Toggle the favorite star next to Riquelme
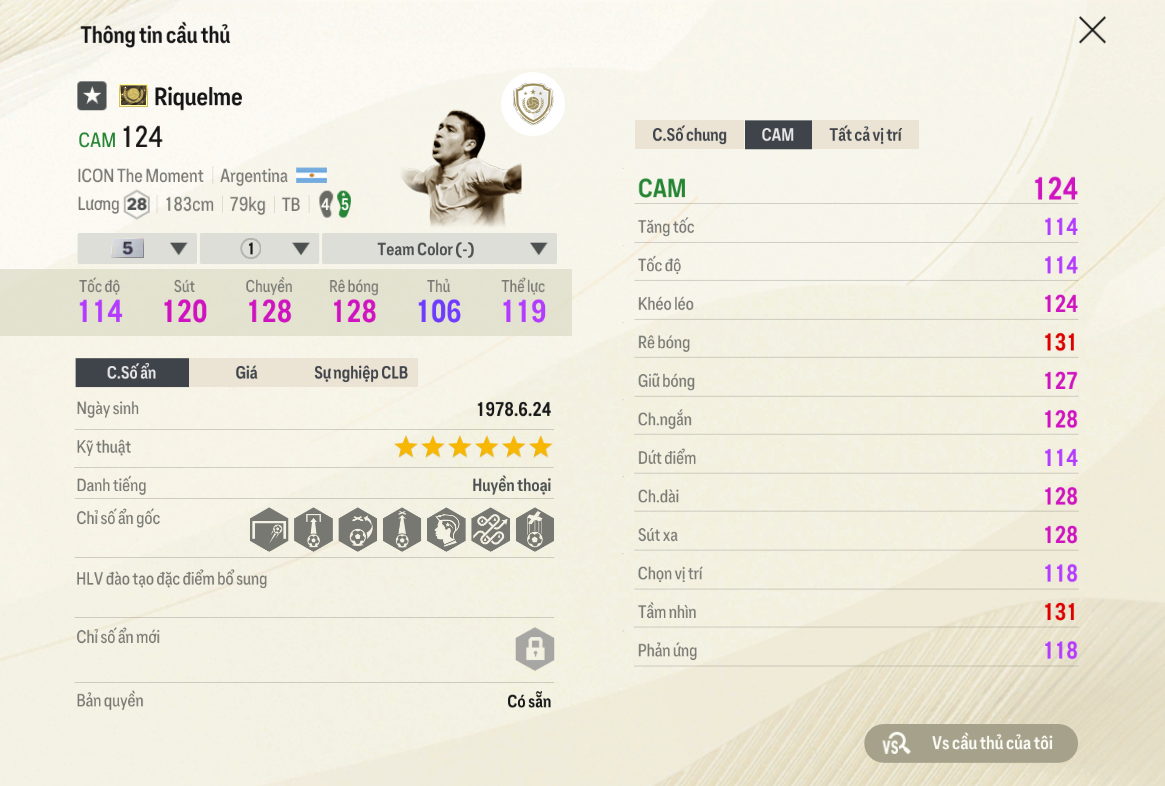 (x=92, y=96)
